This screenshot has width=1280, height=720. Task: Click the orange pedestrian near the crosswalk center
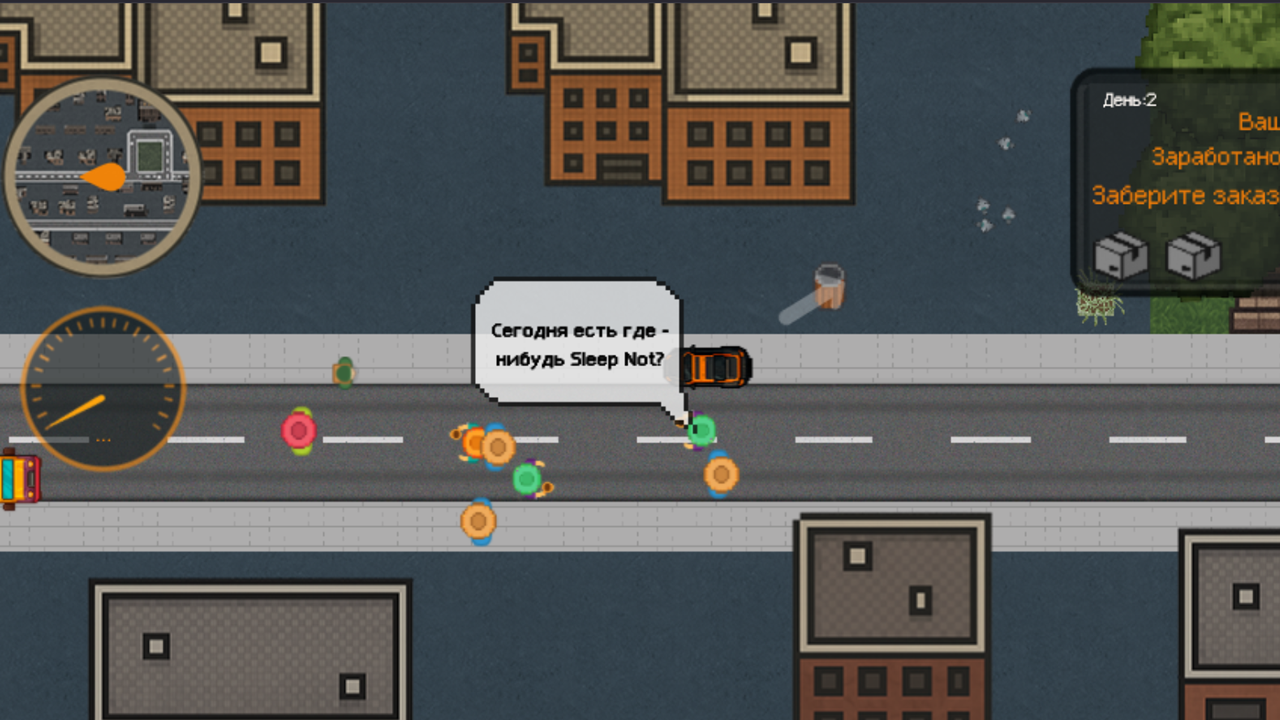point(497,448)
